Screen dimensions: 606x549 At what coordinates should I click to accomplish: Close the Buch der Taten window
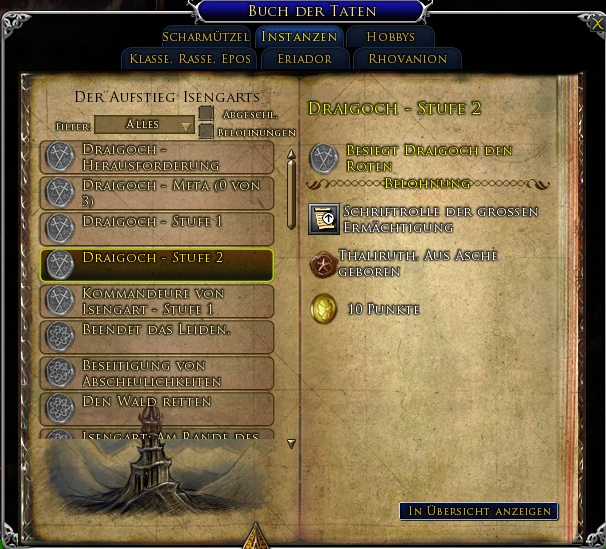pyautogui.click(x=597, y=23)
